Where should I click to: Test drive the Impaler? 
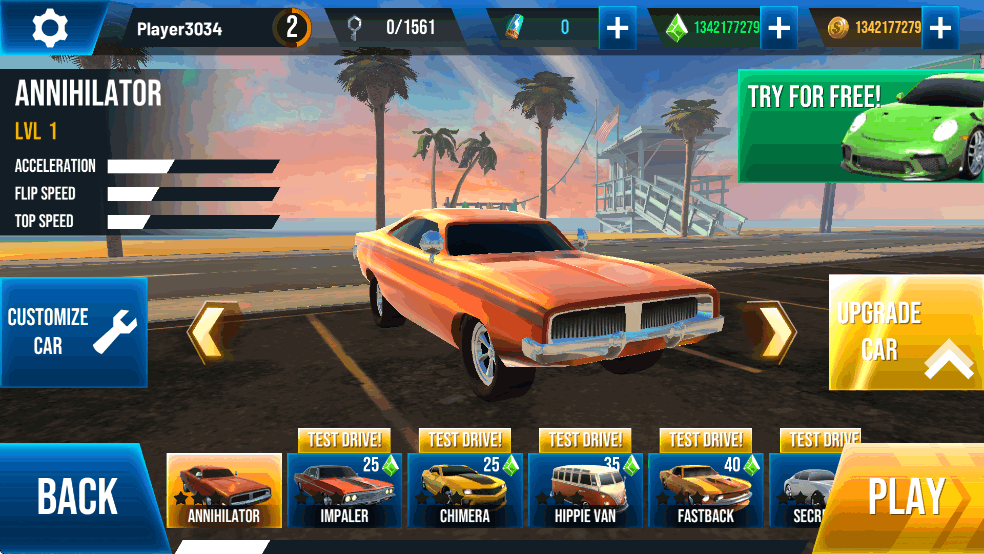coord(344,440)
